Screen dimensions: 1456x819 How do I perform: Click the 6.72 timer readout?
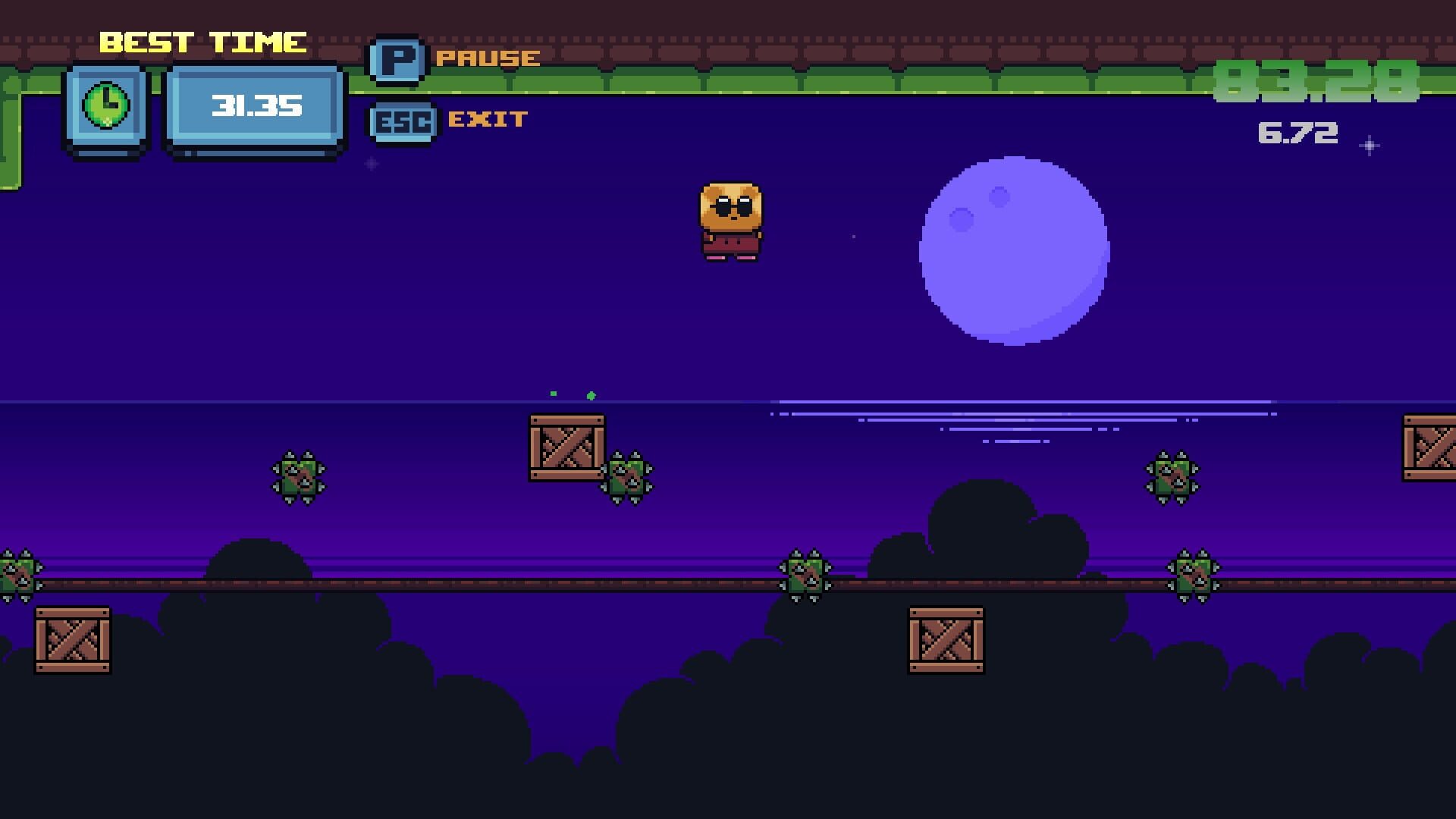tap(1298, 133)
